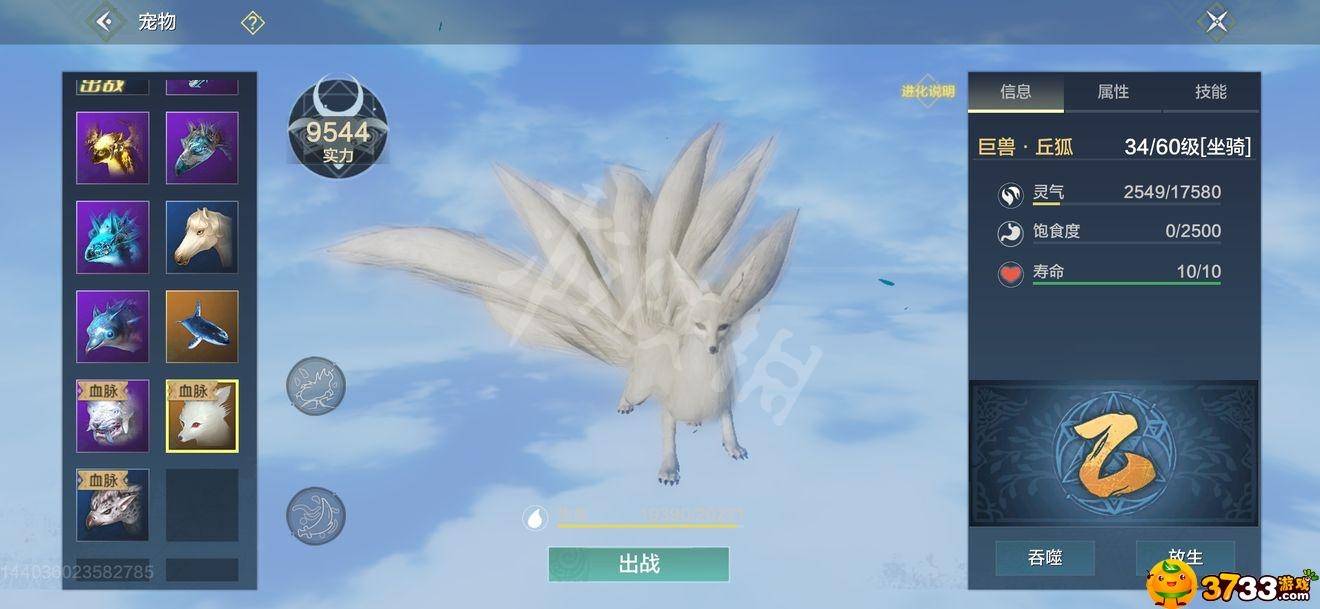Tap the round beast-silhouette icon

tap(316, 385)
